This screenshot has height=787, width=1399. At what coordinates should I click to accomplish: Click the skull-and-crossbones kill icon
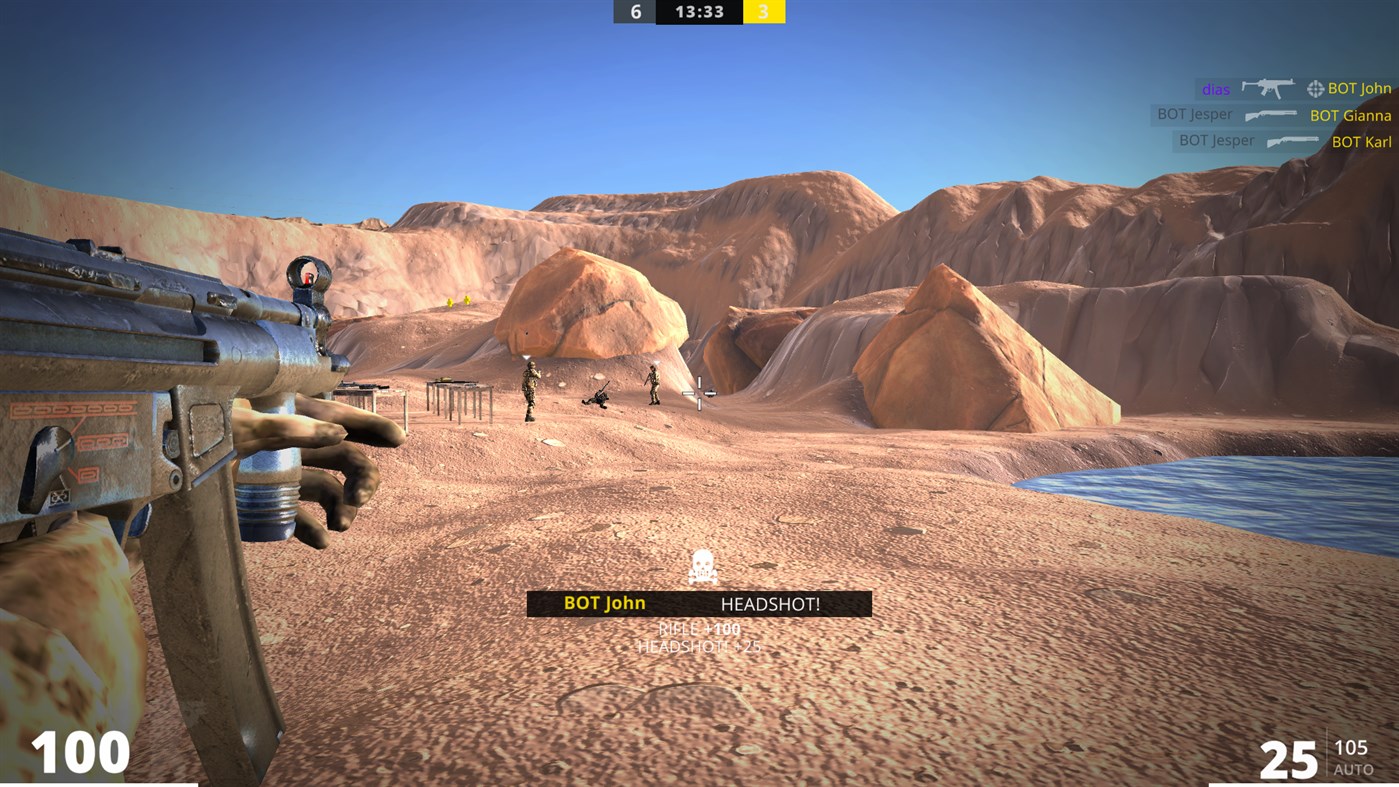tap(700, 566)
